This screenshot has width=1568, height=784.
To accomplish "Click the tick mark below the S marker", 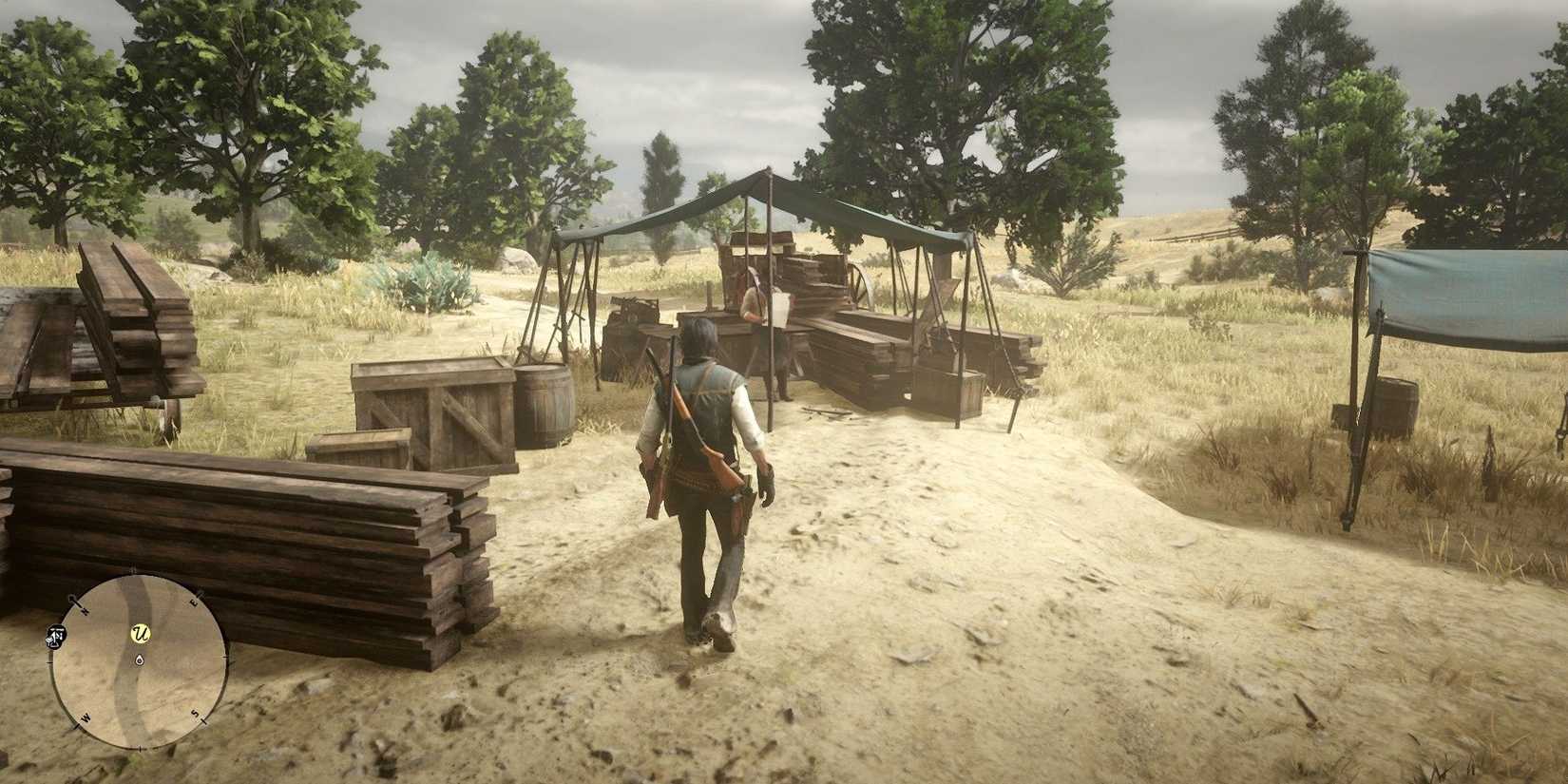I will click(201, 720).
